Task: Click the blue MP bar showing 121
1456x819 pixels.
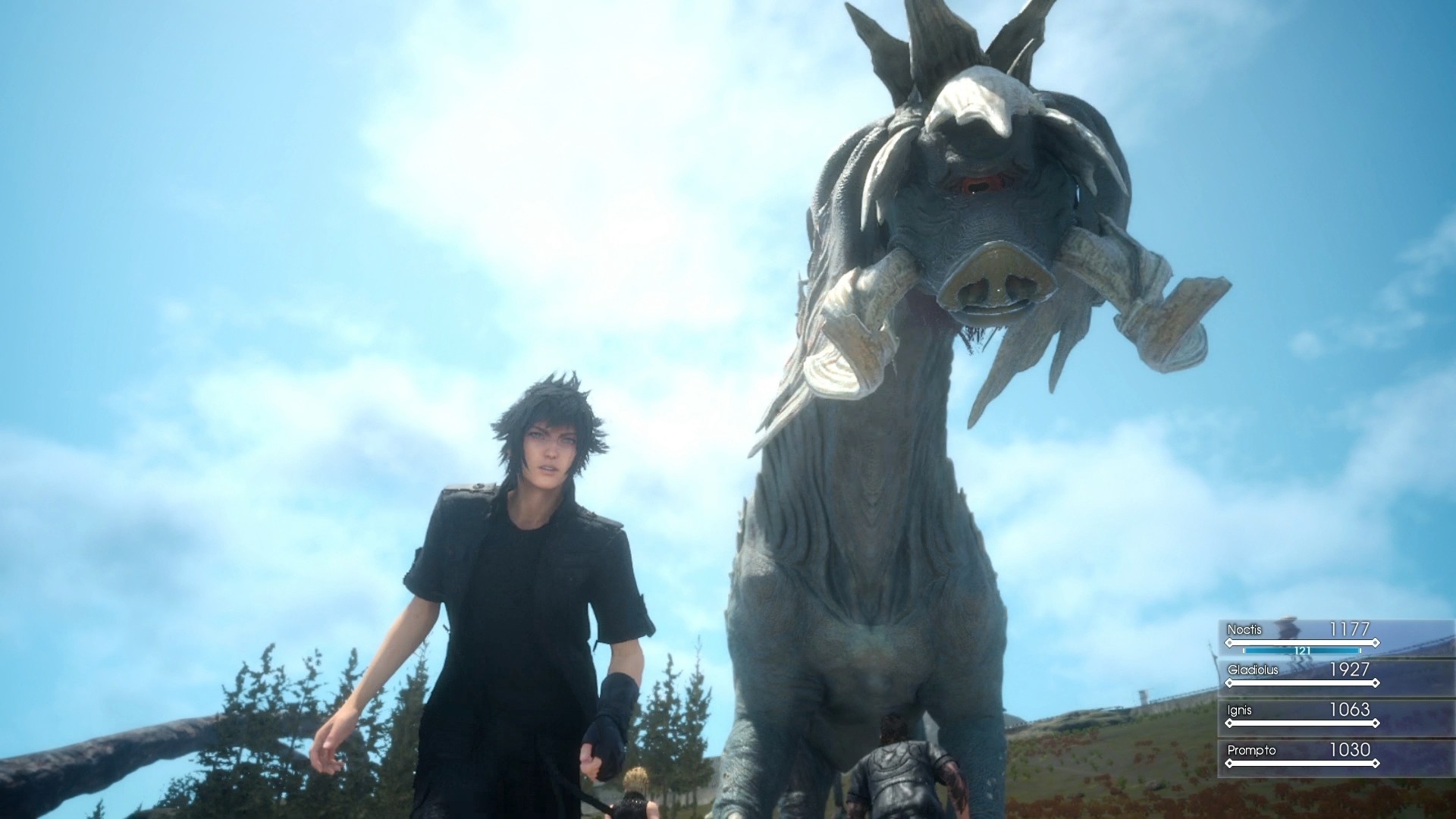Action: tap(1302, 651)
